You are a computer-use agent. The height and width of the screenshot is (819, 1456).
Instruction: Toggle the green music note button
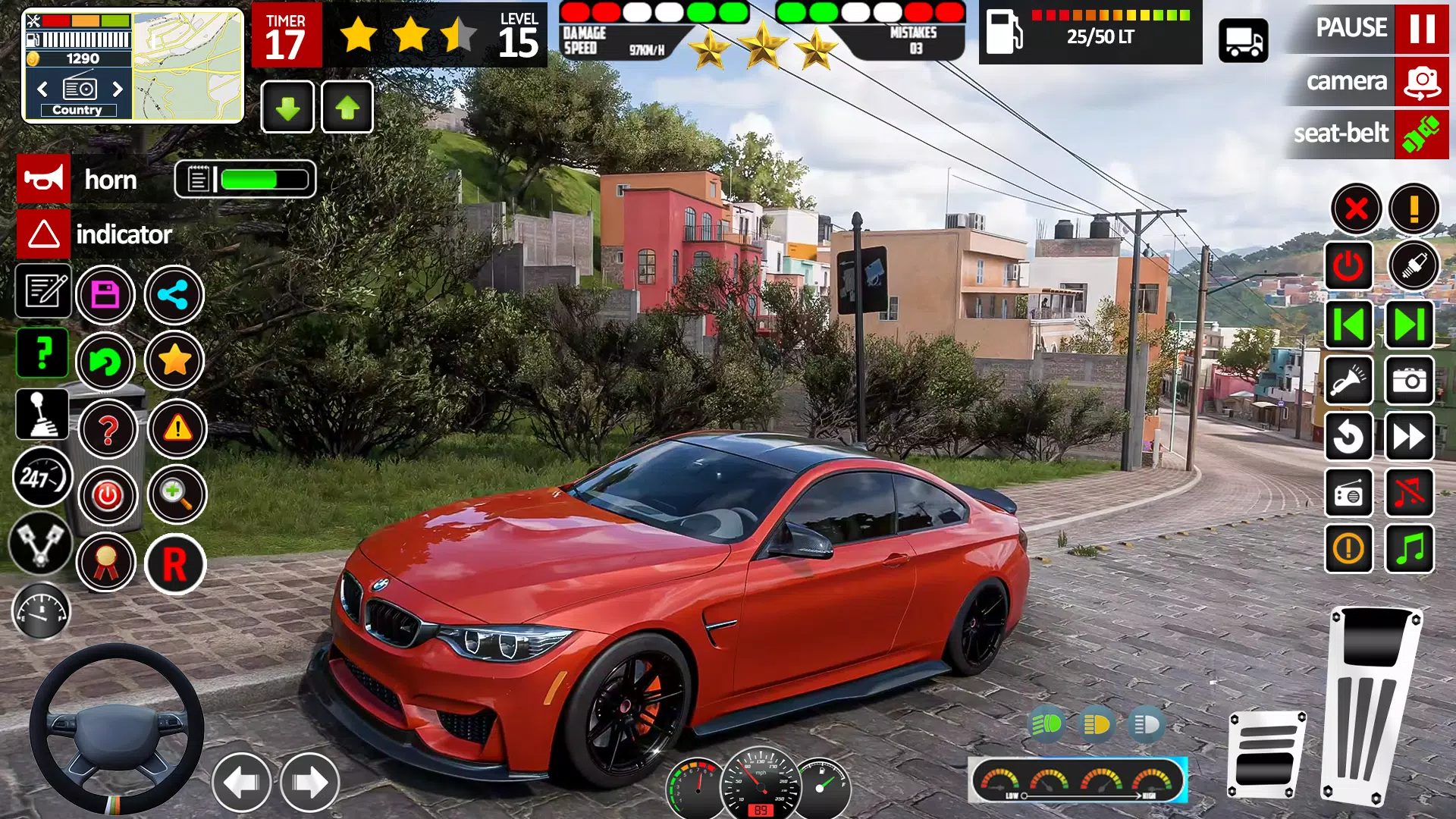point(1410,548)
